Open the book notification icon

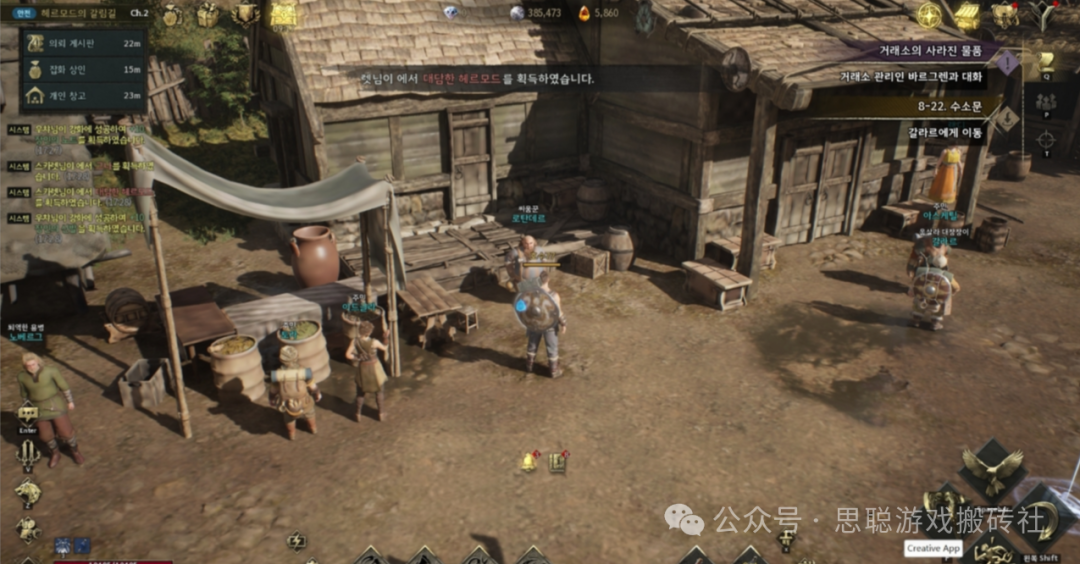coord(557,462)
